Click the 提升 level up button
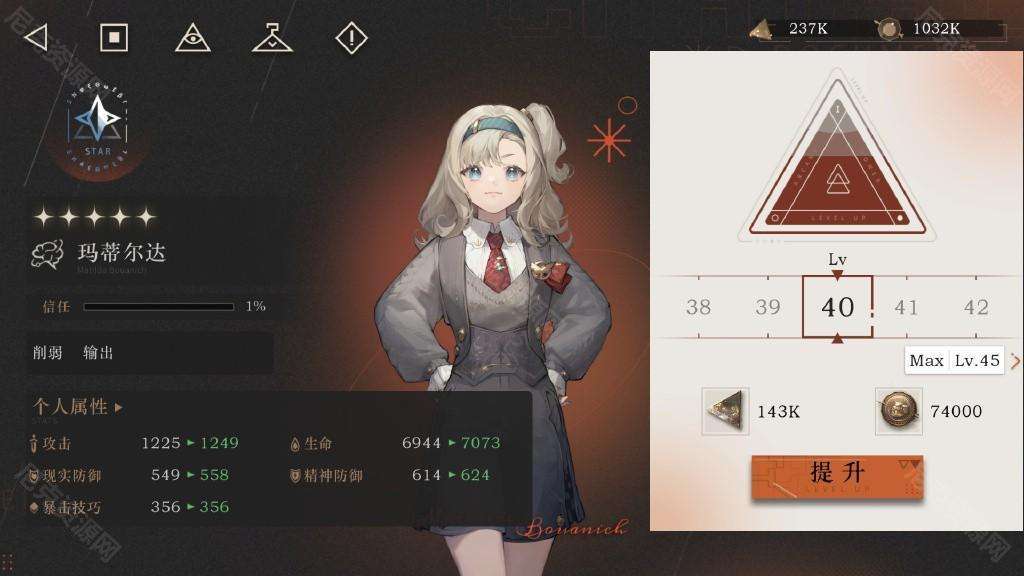The width and height of the screenshot is (1024, 576). pos(837,476)
